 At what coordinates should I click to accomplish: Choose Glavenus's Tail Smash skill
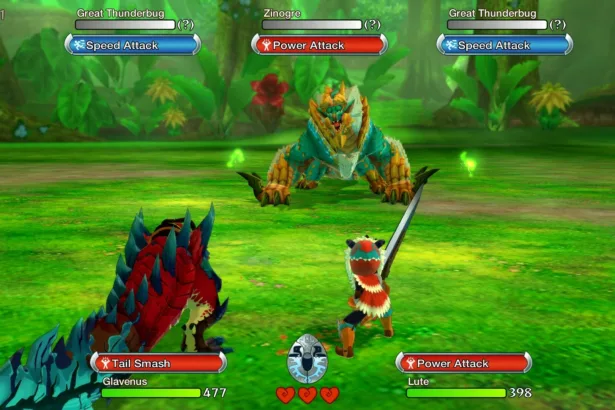pyautogui.click(x=157, y=363)
